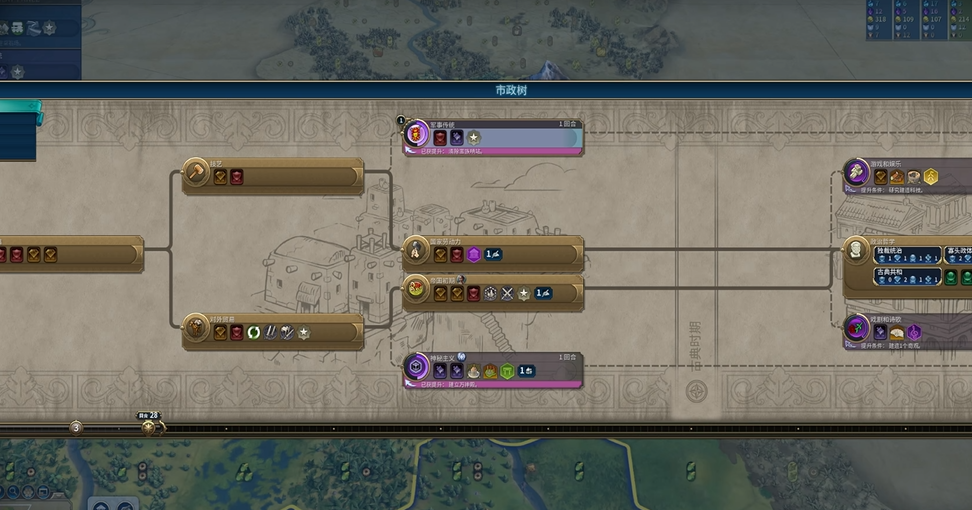The width and height of the screenshot is (972, 510).
Task: Select the 军事传统 civic node
Action: (x=493, y=136)
